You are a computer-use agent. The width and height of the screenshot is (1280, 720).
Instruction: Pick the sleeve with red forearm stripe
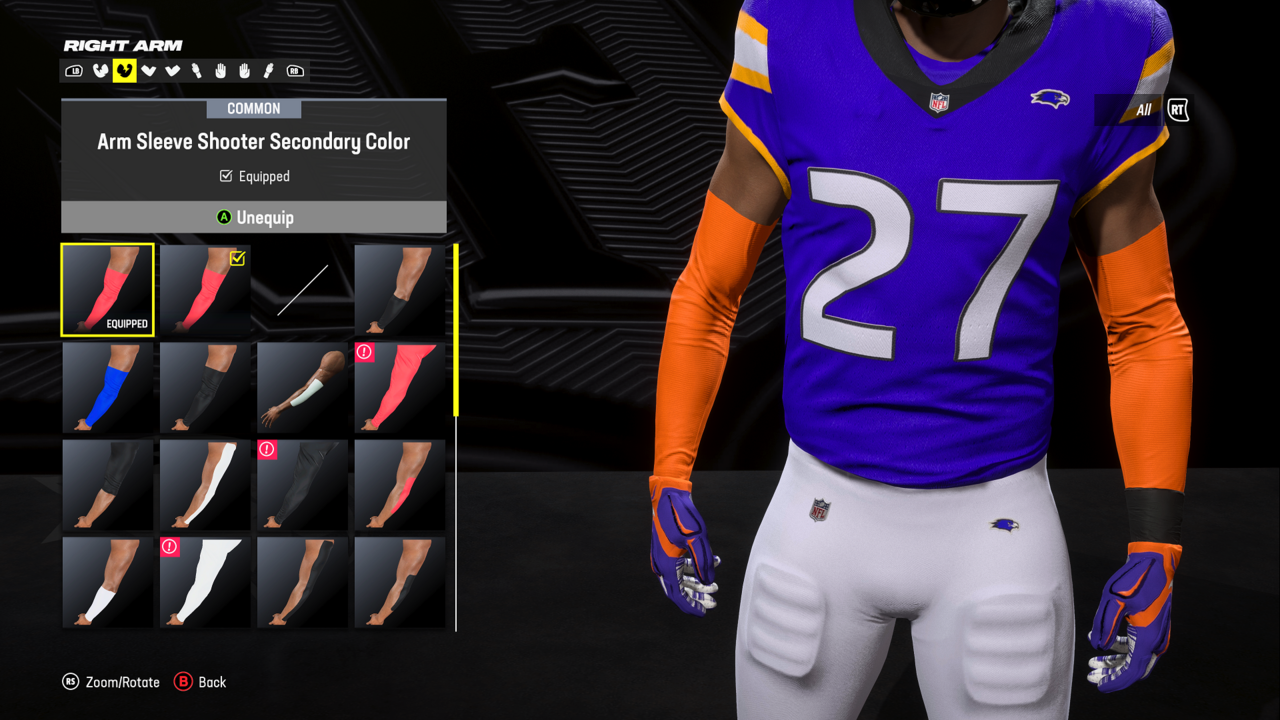[400, 484]
